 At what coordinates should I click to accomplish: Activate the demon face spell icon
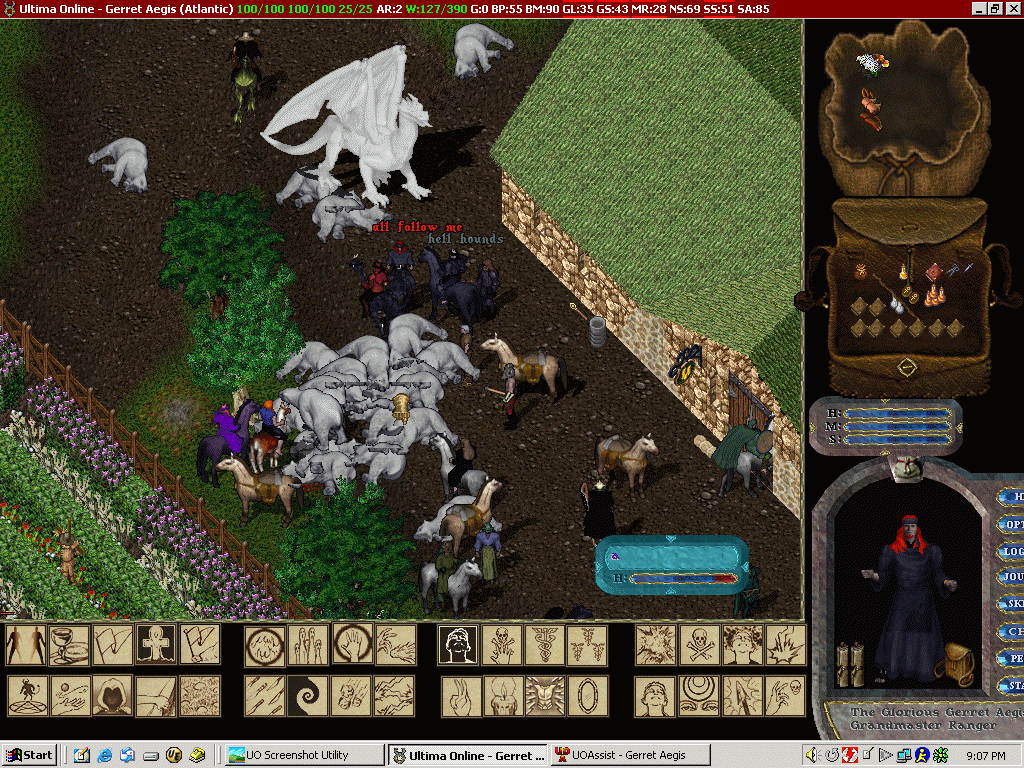click(x=544, y=696)
